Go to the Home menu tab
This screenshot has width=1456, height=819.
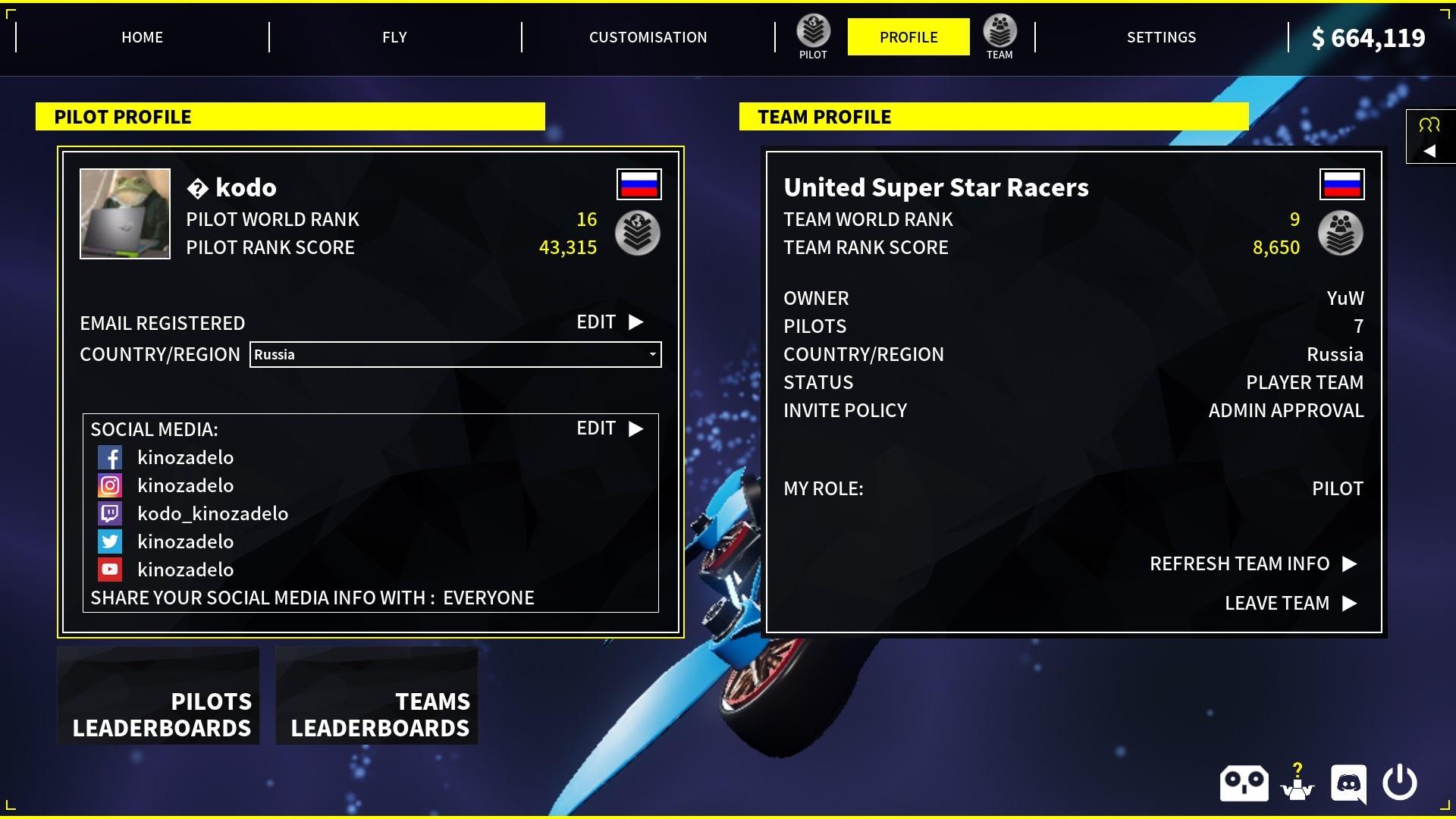(142, 37)
